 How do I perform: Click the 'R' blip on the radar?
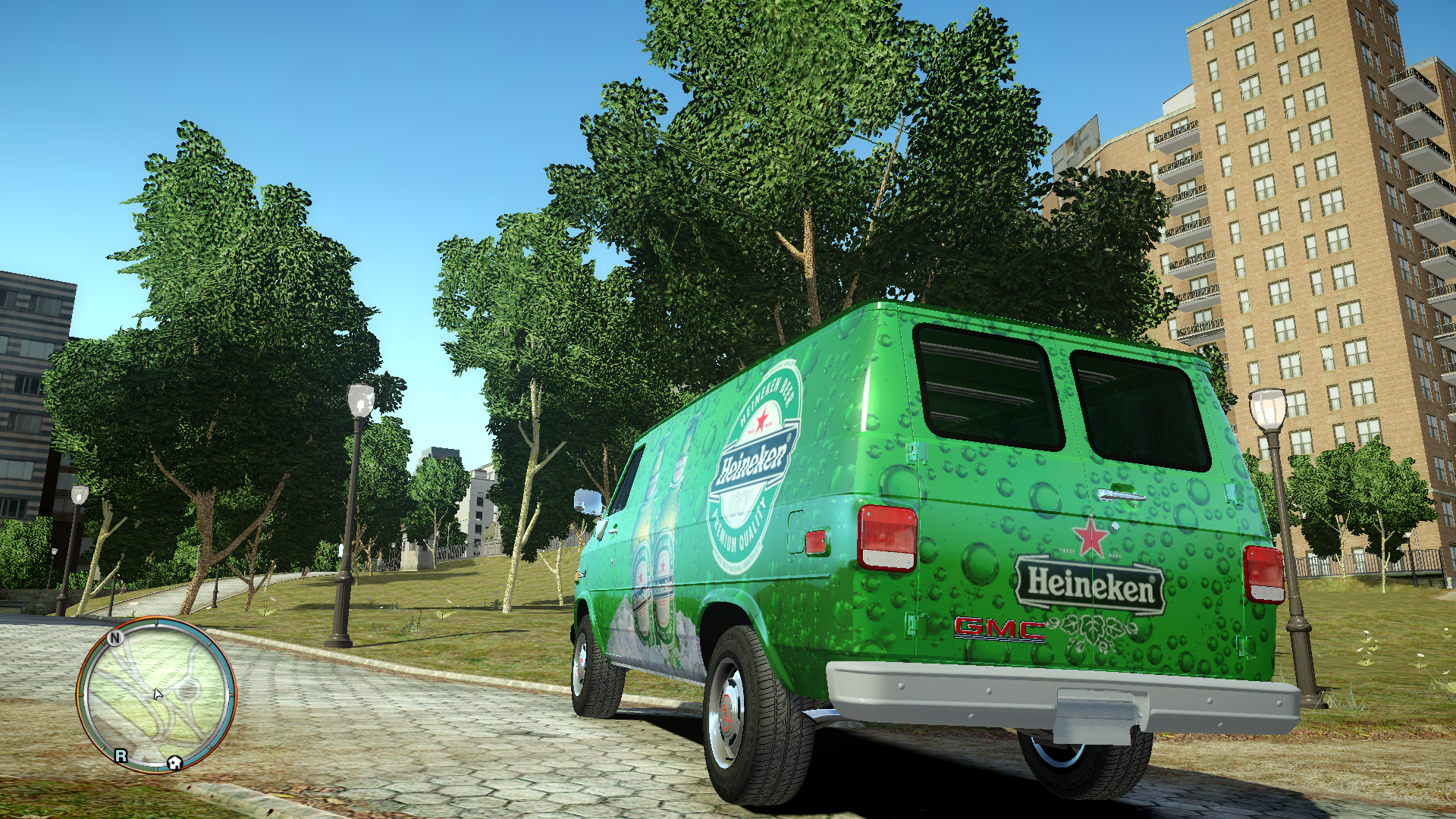[x=121, y=755]
